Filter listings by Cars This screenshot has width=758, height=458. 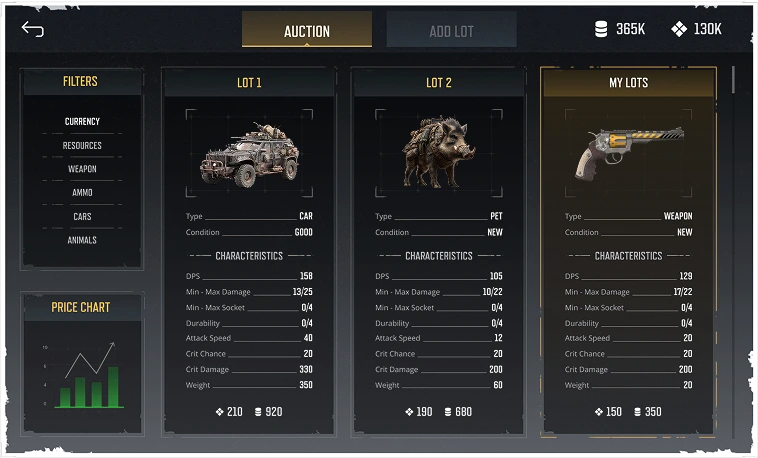click(x=82, y=217)
